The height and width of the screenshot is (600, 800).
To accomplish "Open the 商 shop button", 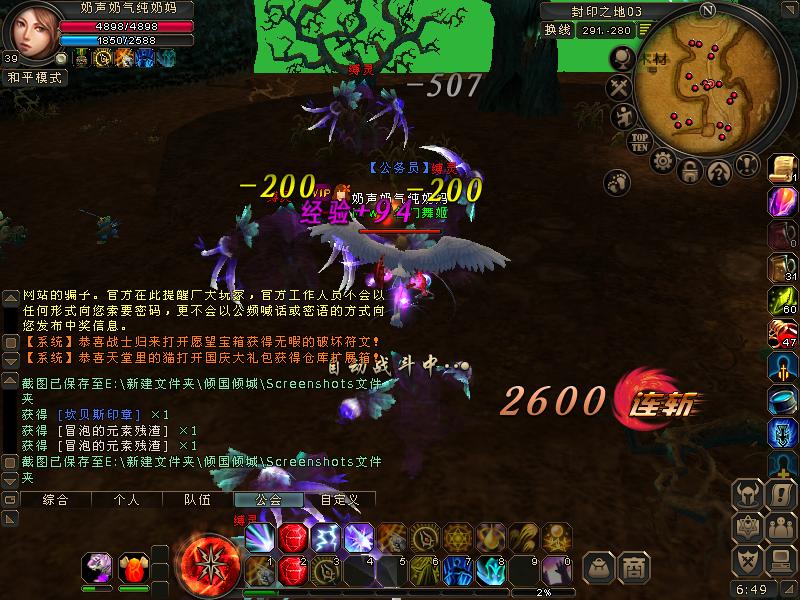I will click(632, 567).
